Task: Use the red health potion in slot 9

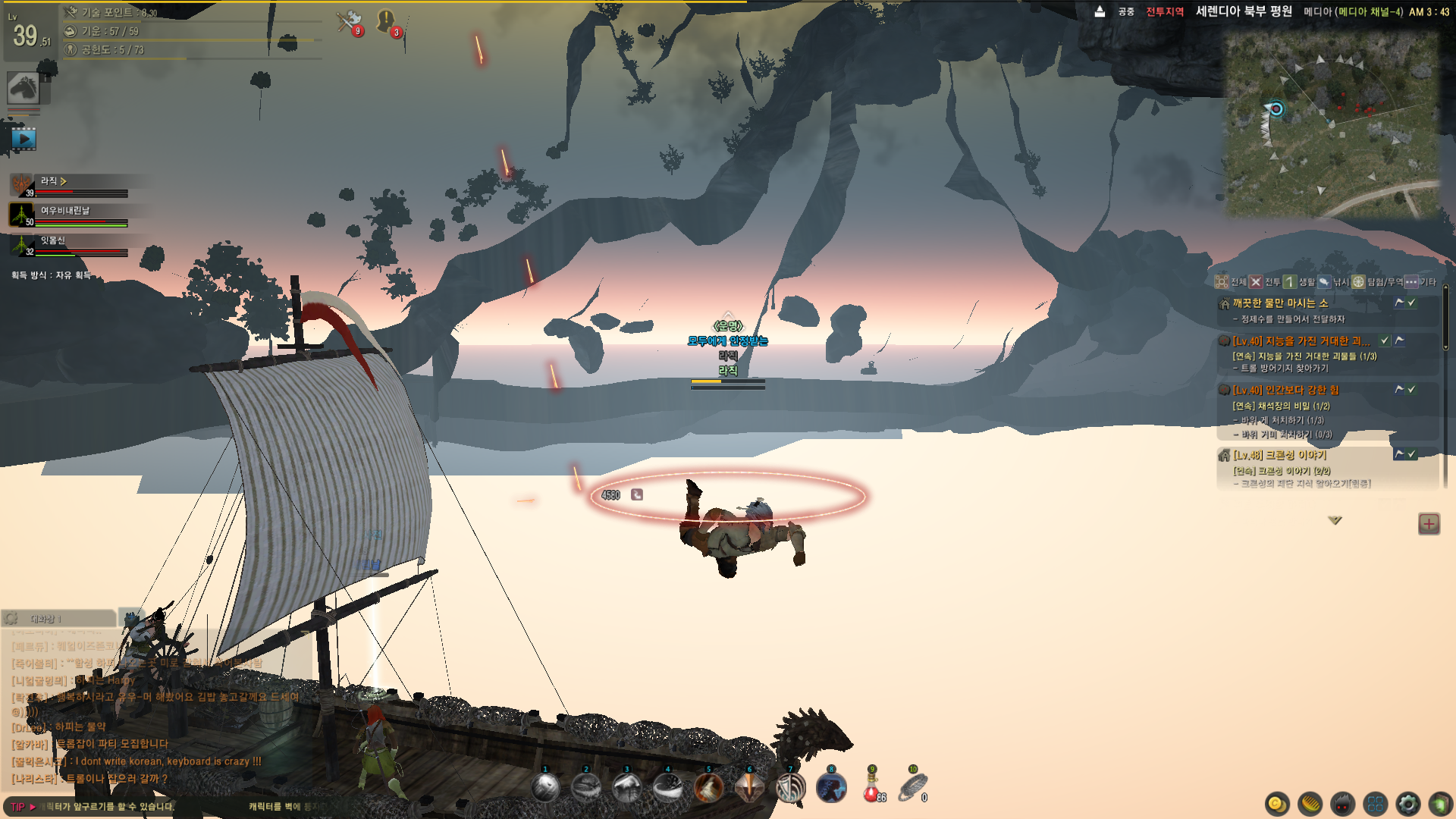Action: click(x=872, y=789)
